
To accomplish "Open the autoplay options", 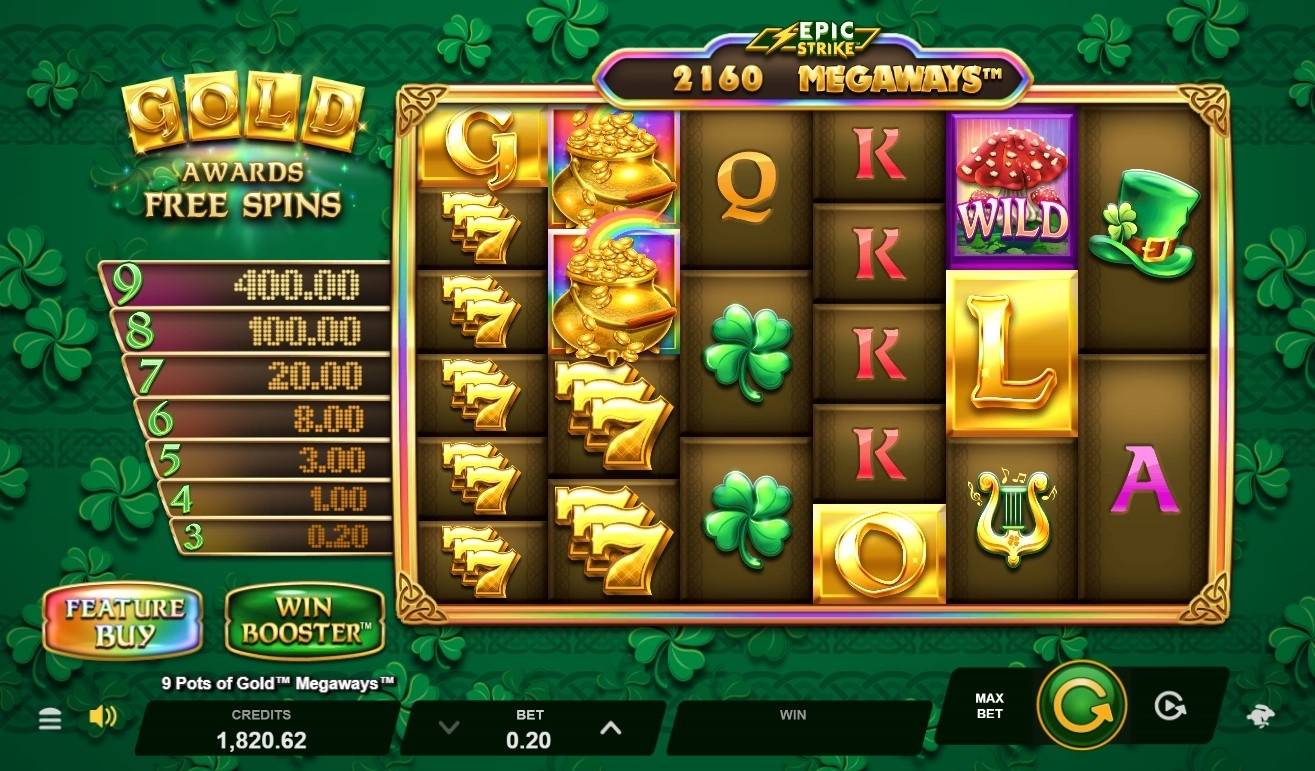I will tap(1169, 707).
